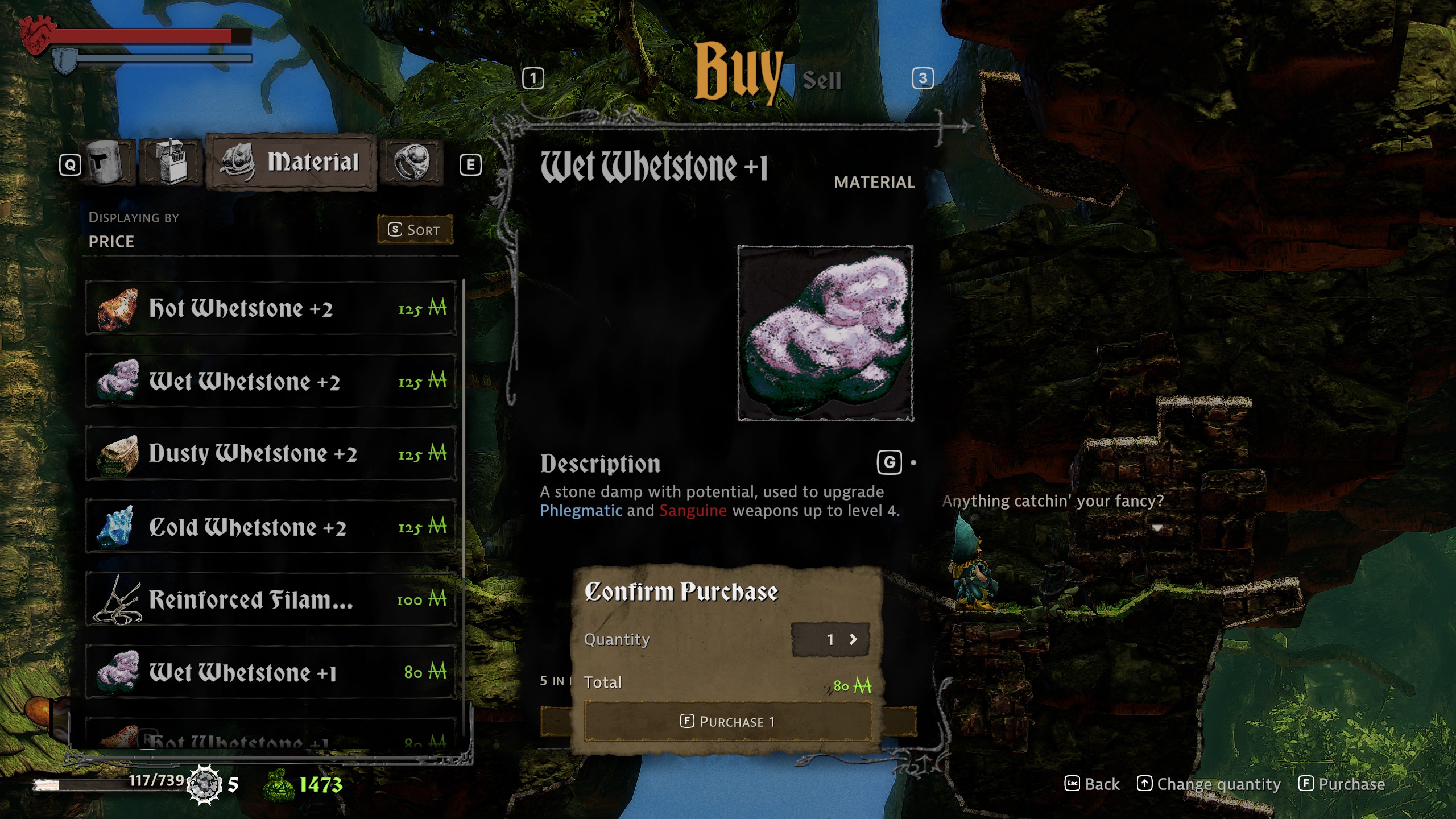Switch to the ring accessories category

(x=411, y=163)
